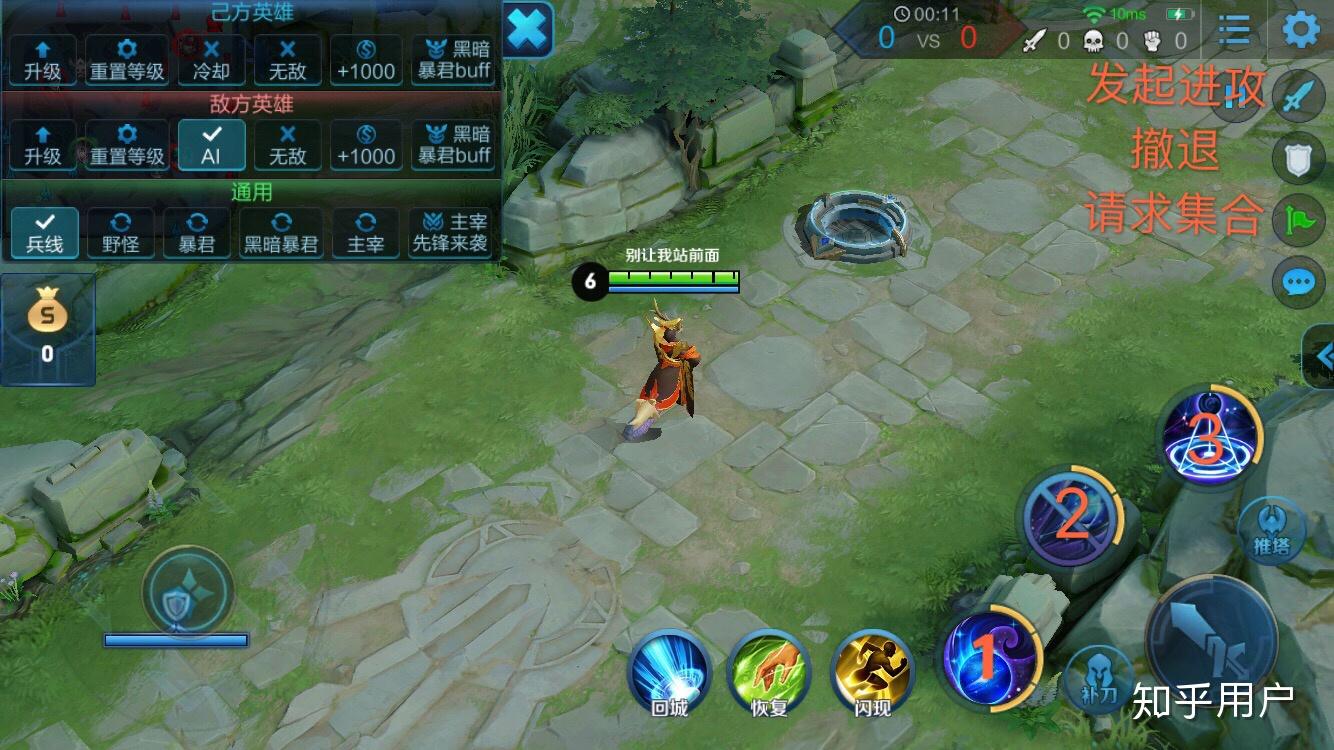
Task: Tap the 推塔 tower attack button
Action: point(1271,532)
